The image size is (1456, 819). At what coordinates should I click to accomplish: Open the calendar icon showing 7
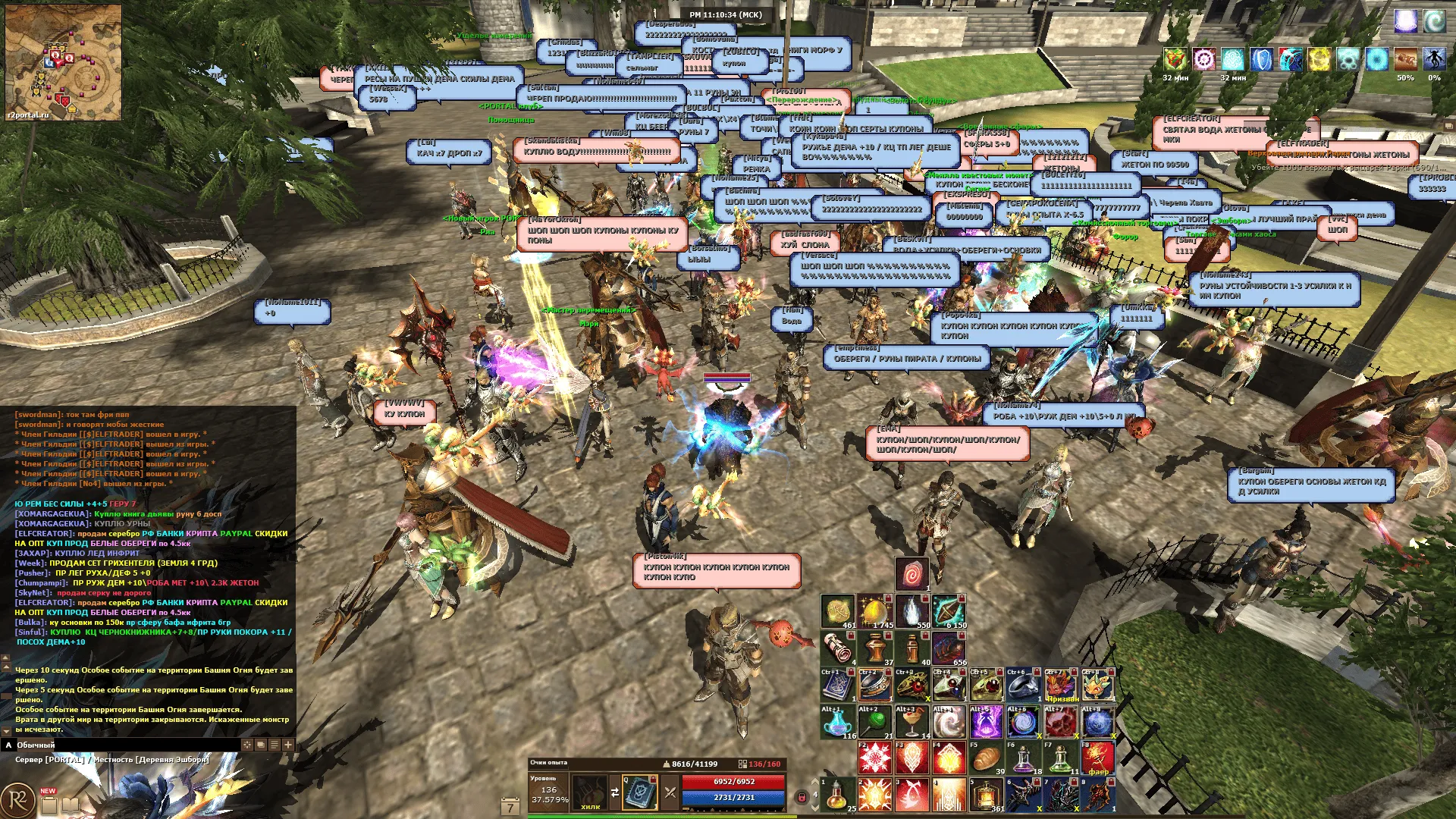pyautogui.click(x=510, y=807)
